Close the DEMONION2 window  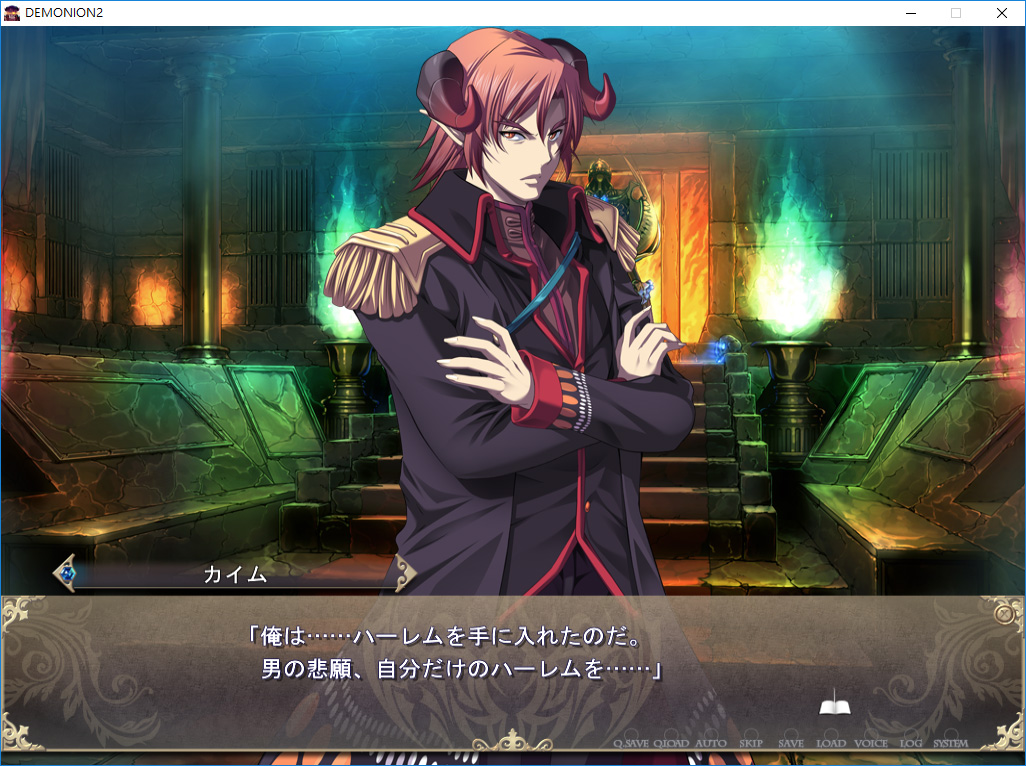(x=1001, y=13)
